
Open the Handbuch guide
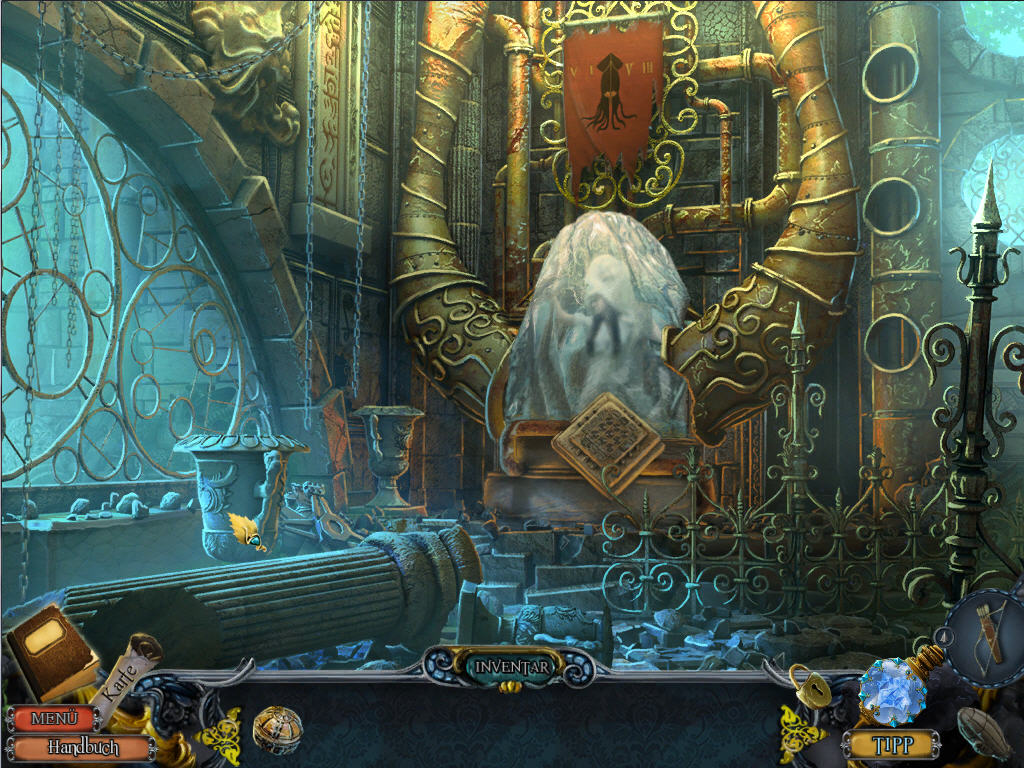(x=84, y=747)
